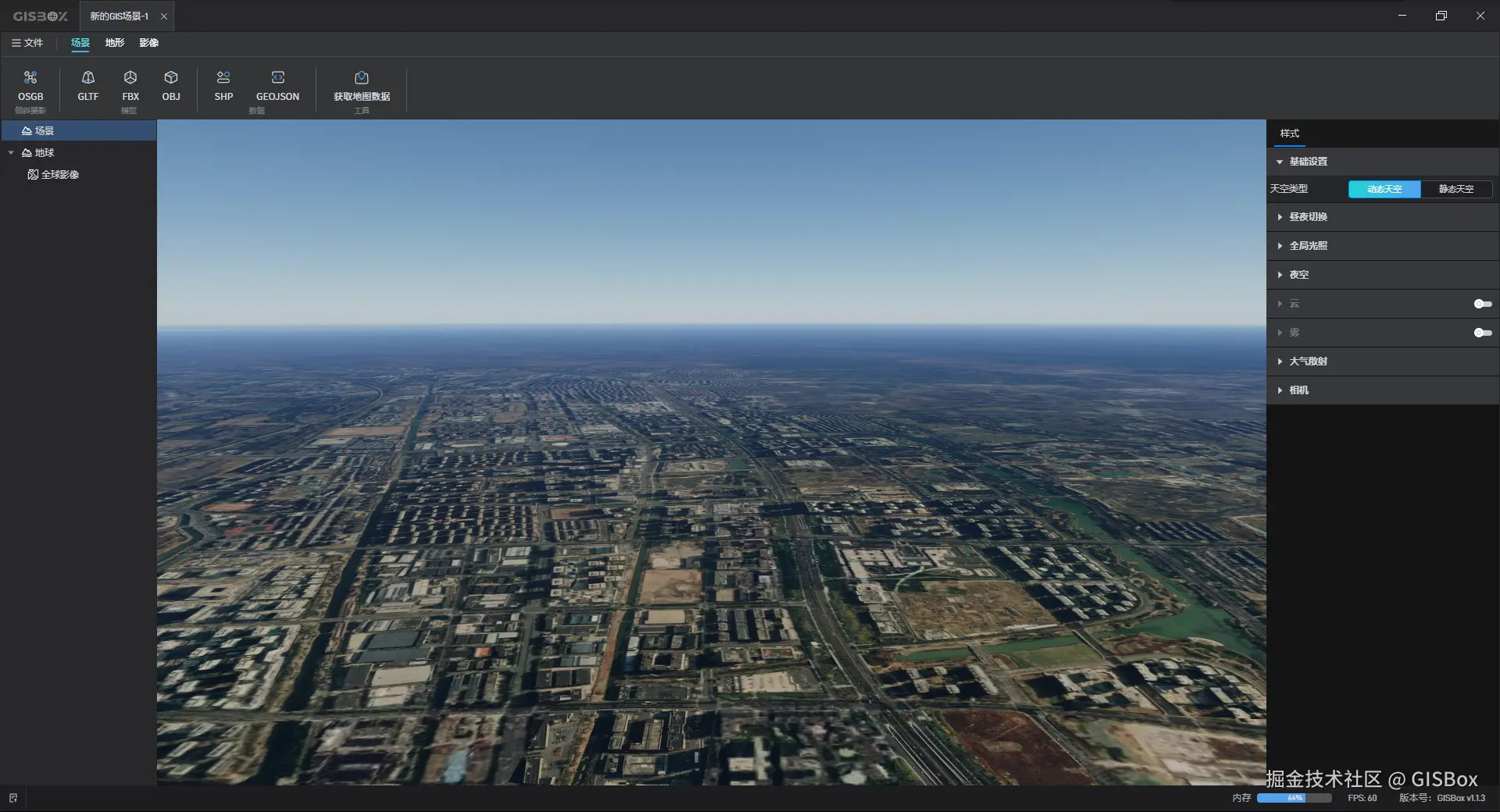Import GEOJSON data

click(x=277, y=86)
